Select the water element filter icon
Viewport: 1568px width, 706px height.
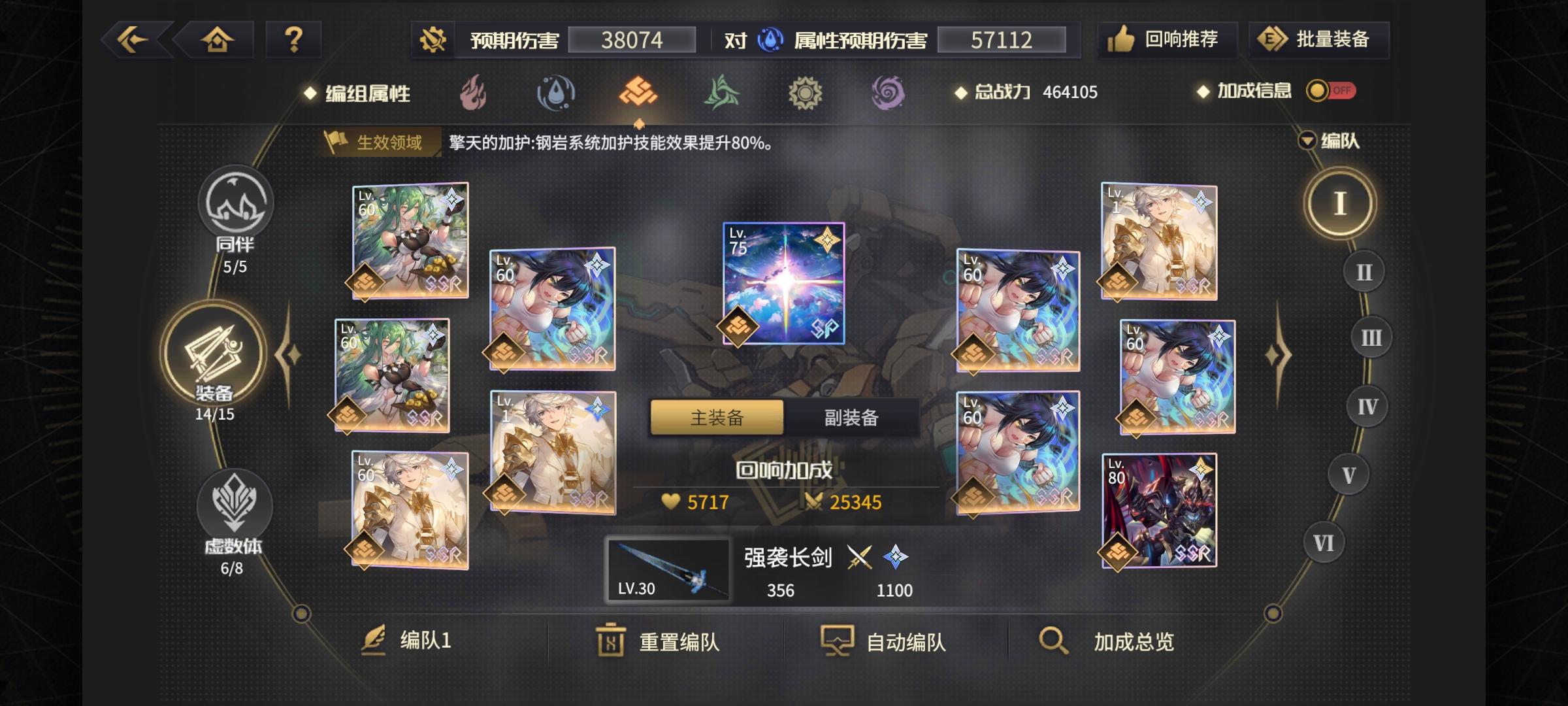555,93
